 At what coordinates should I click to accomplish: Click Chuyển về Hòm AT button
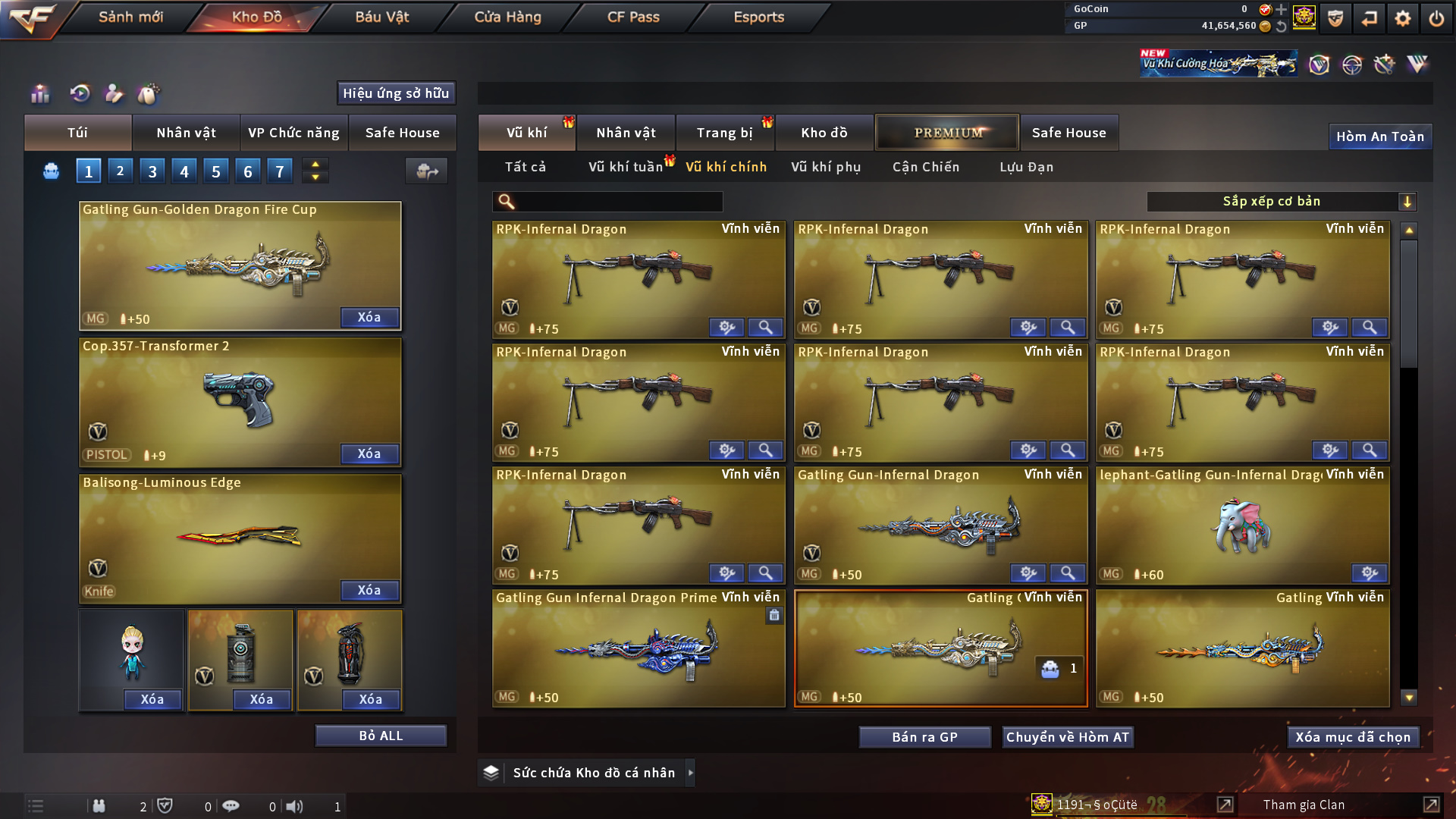pos(1067,737)
